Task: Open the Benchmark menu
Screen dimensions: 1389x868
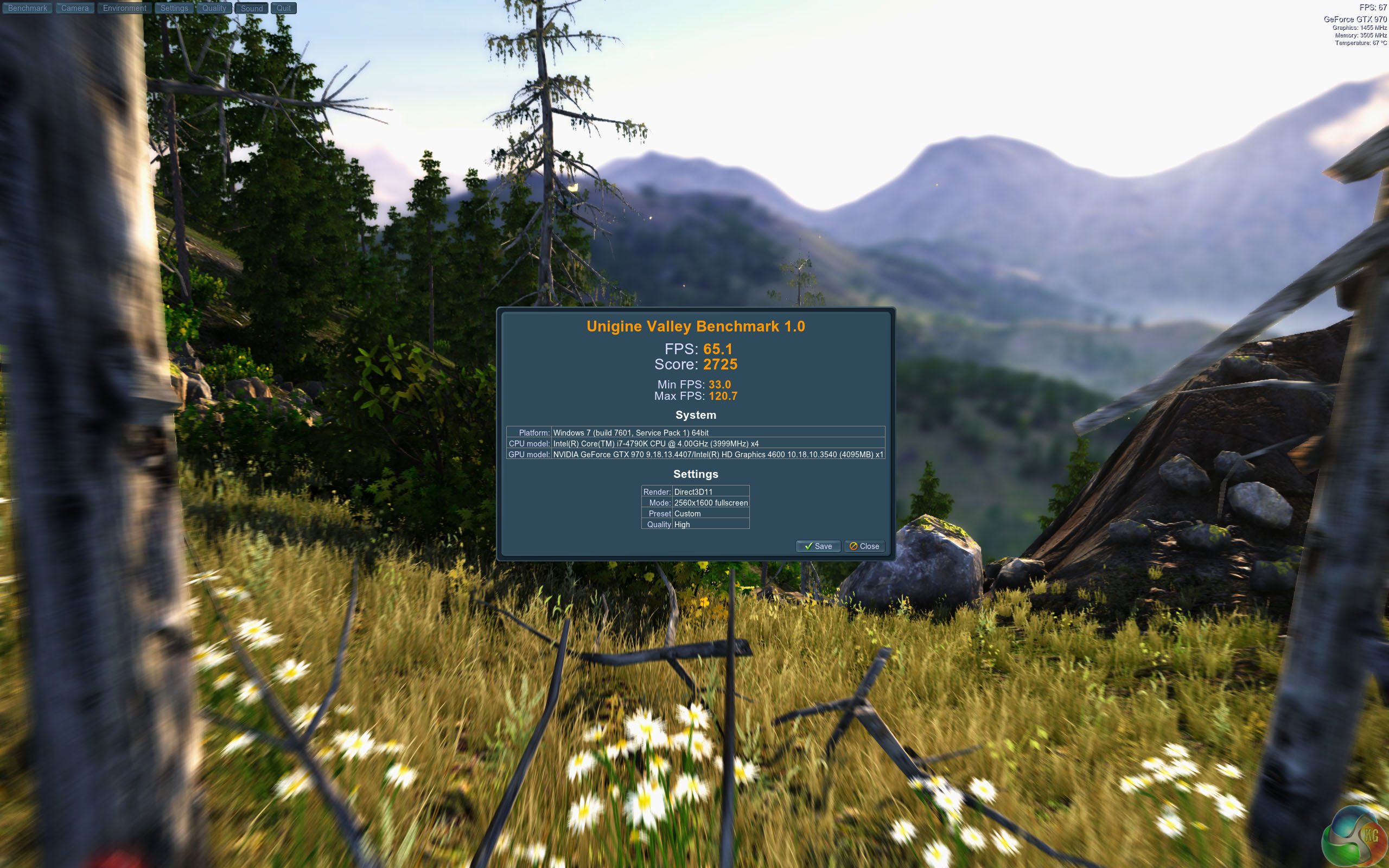Action: point(28,8)
